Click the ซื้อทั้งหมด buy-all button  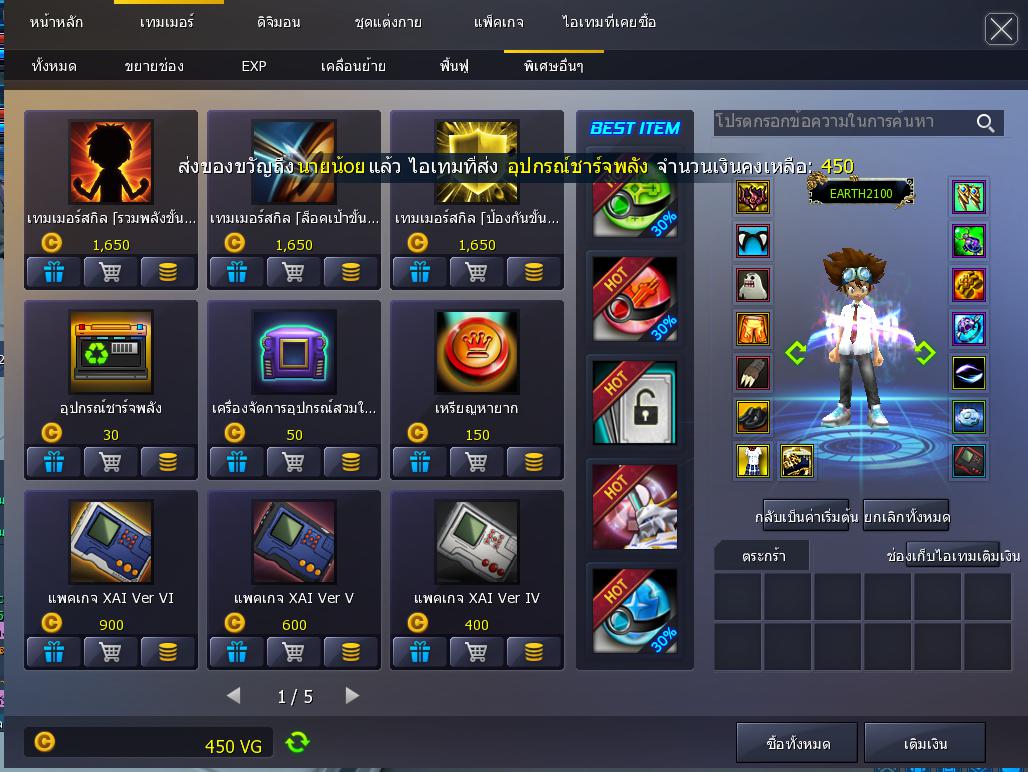(x=797, y=743)
